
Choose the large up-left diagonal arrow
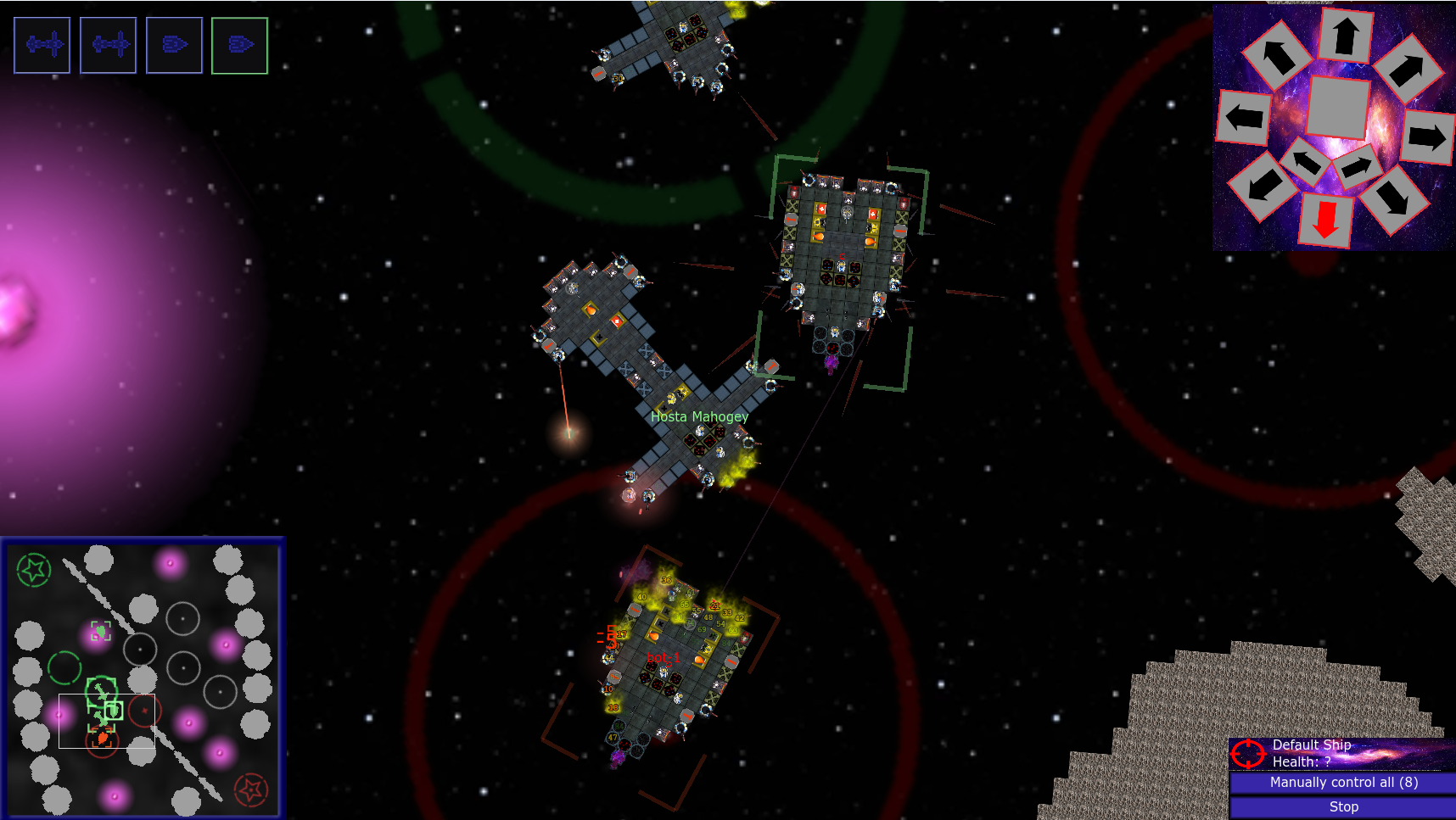coord(1277,56)
